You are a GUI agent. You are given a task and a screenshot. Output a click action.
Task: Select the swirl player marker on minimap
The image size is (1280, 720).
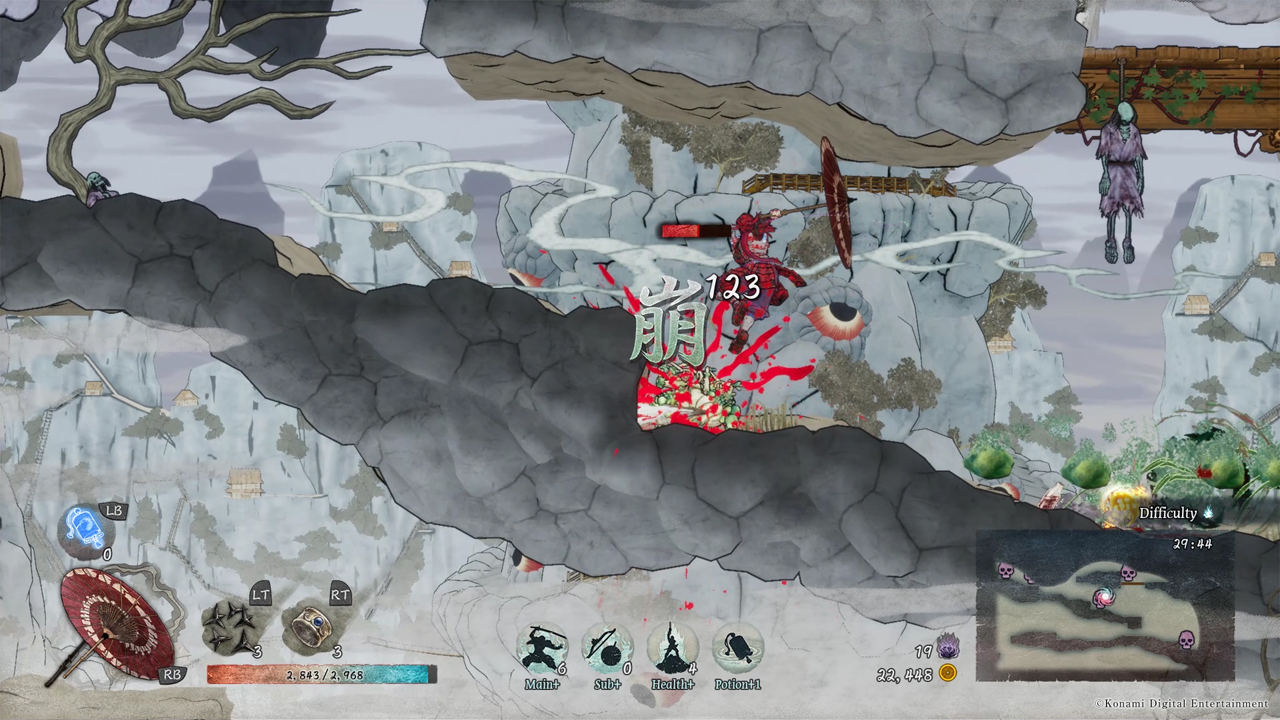pos(1104,598)
